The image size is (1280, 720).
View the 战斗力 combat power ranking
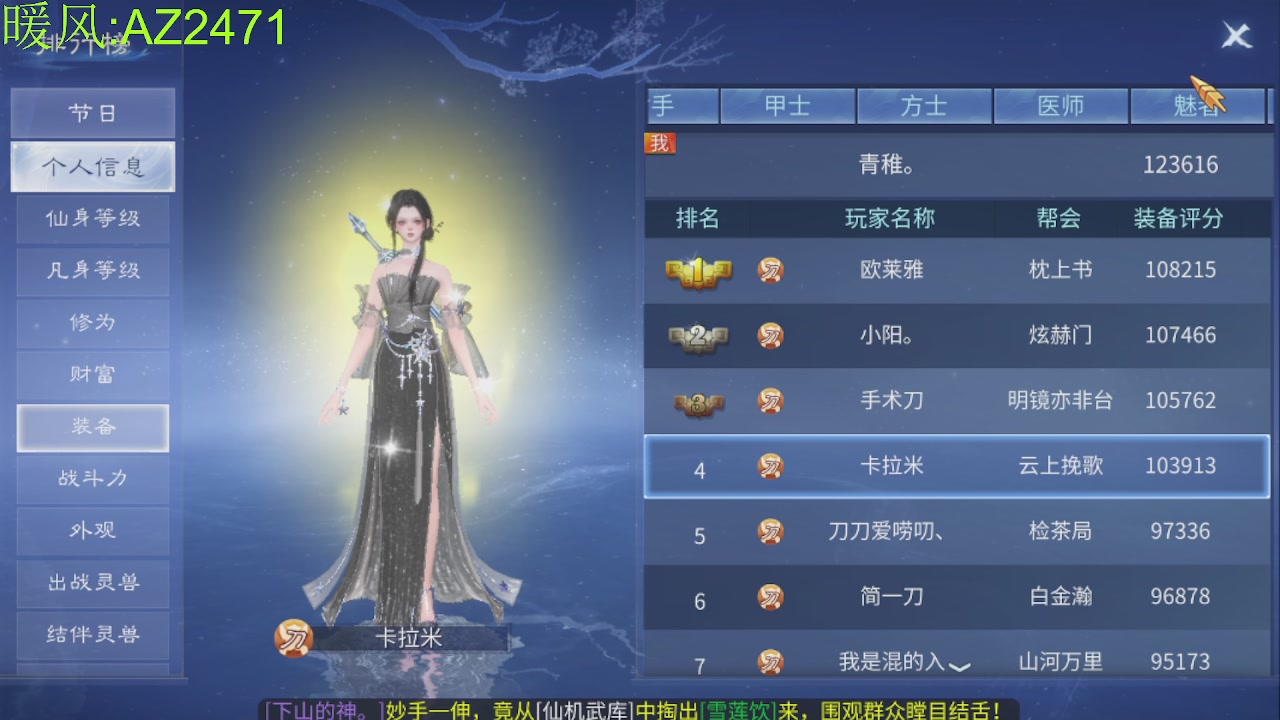(93, 478)
